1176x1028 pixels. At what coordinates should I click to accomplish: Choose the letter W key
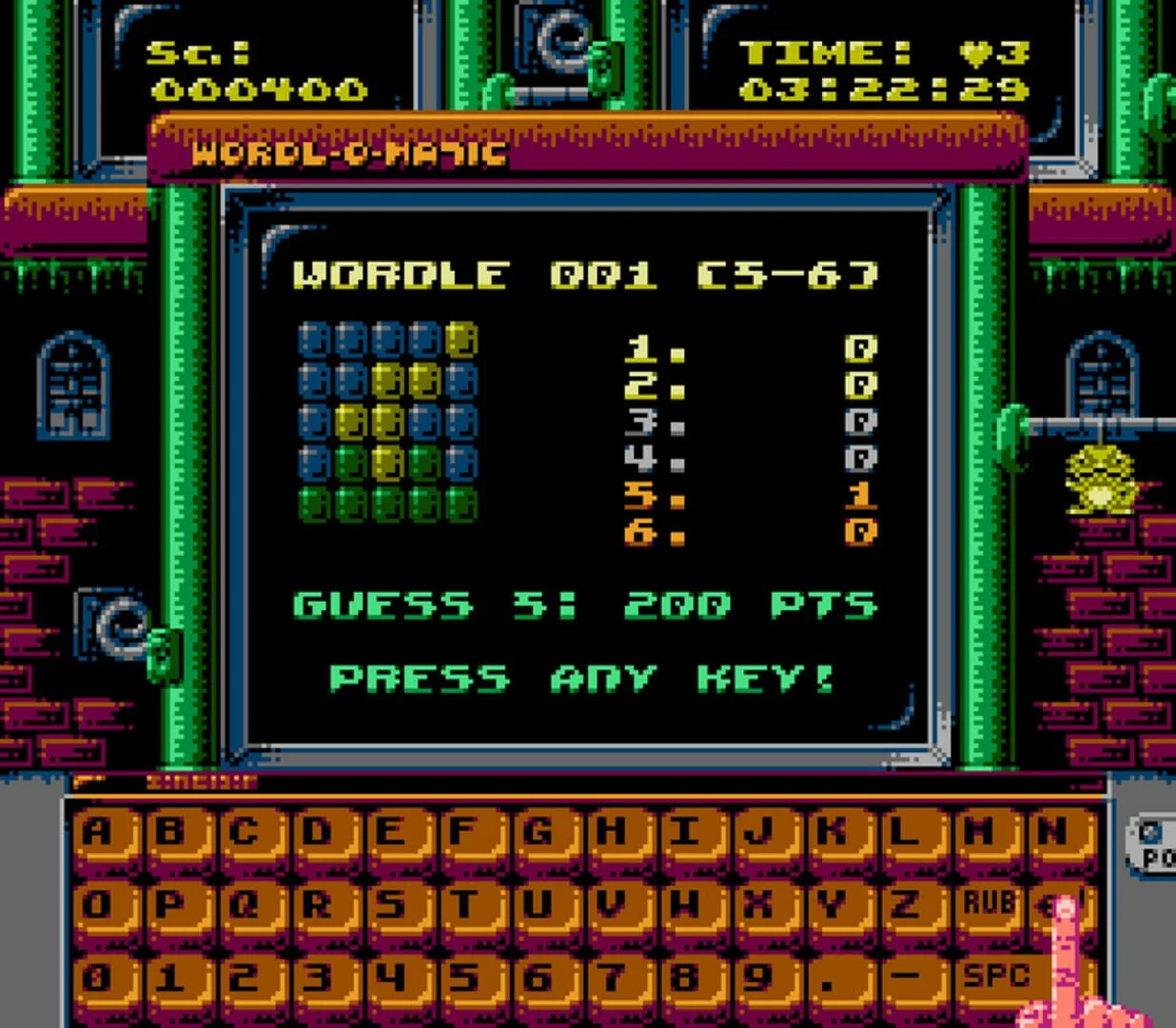click(684, 905)
